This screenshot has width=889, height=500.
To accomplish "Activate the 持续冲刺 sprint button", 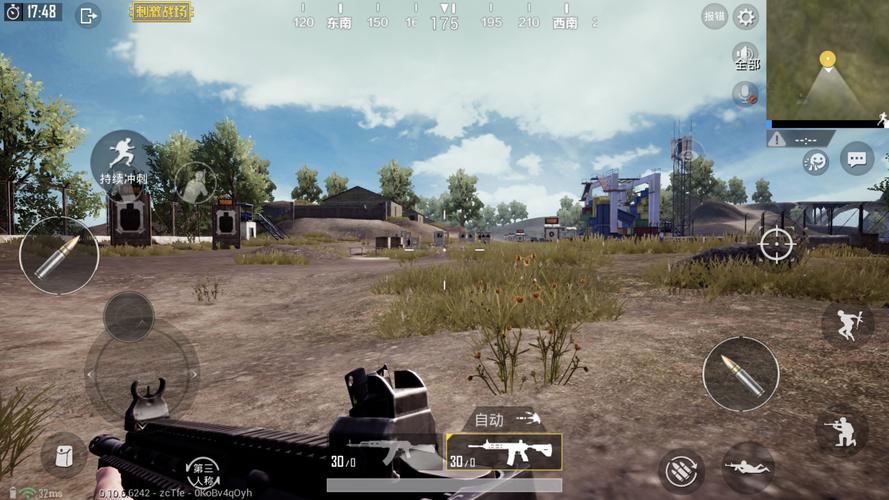I will (x=123, y=160).
